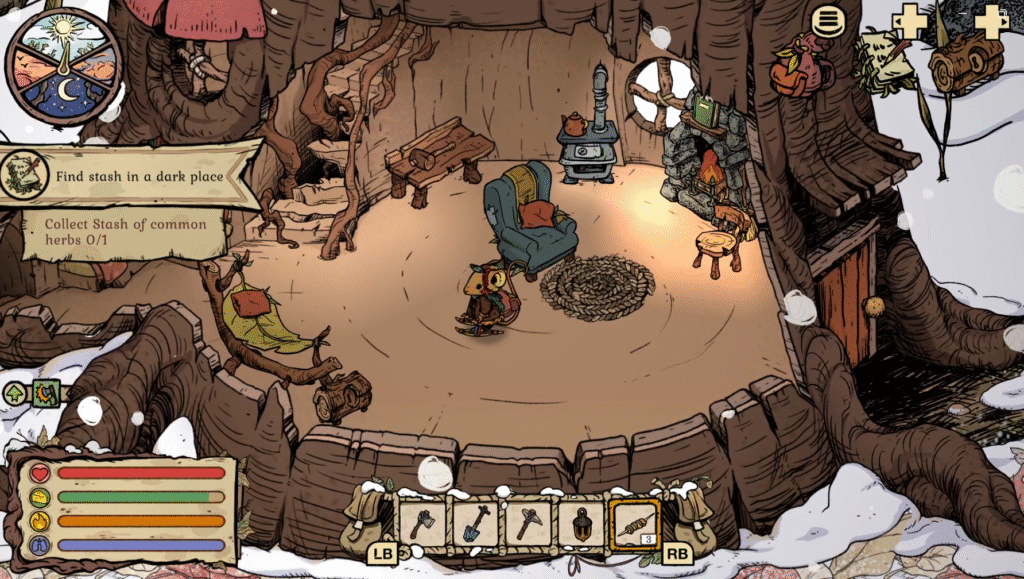
Task: Select the lantern hotbar slot
Action: tap(581, 523)
